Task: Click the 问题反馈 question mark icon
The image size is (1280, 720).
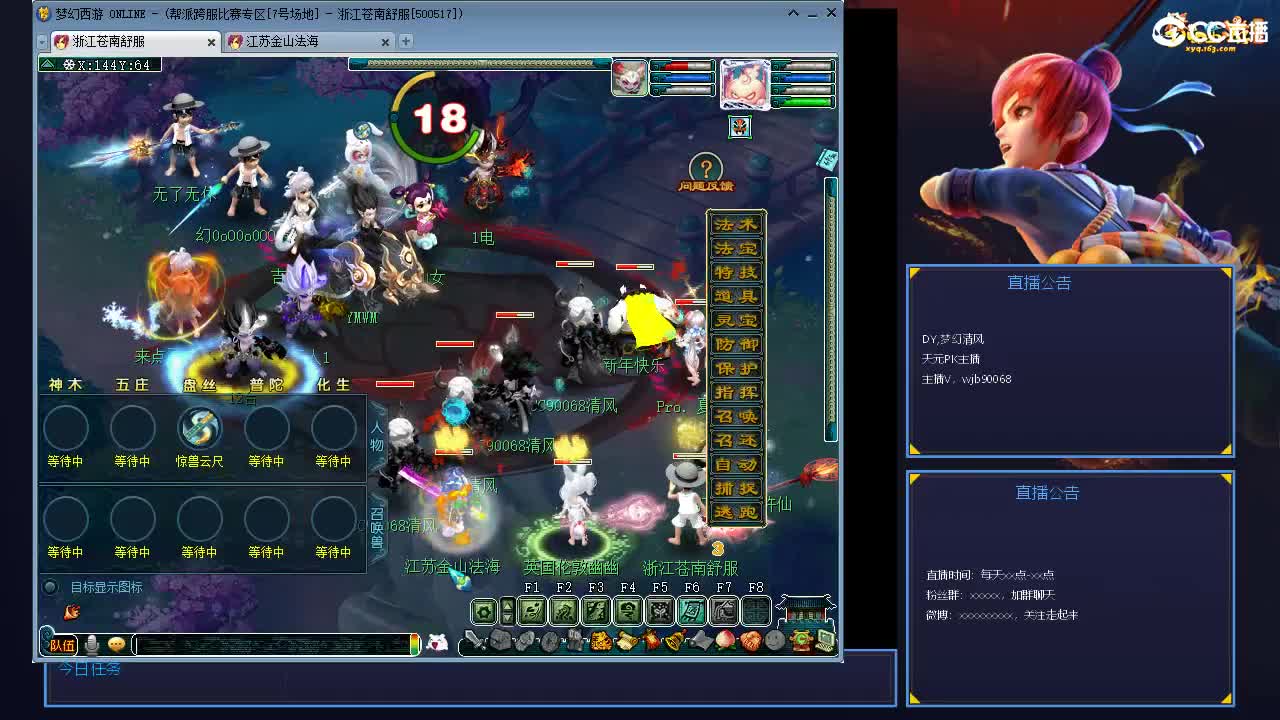Action: 705,168
